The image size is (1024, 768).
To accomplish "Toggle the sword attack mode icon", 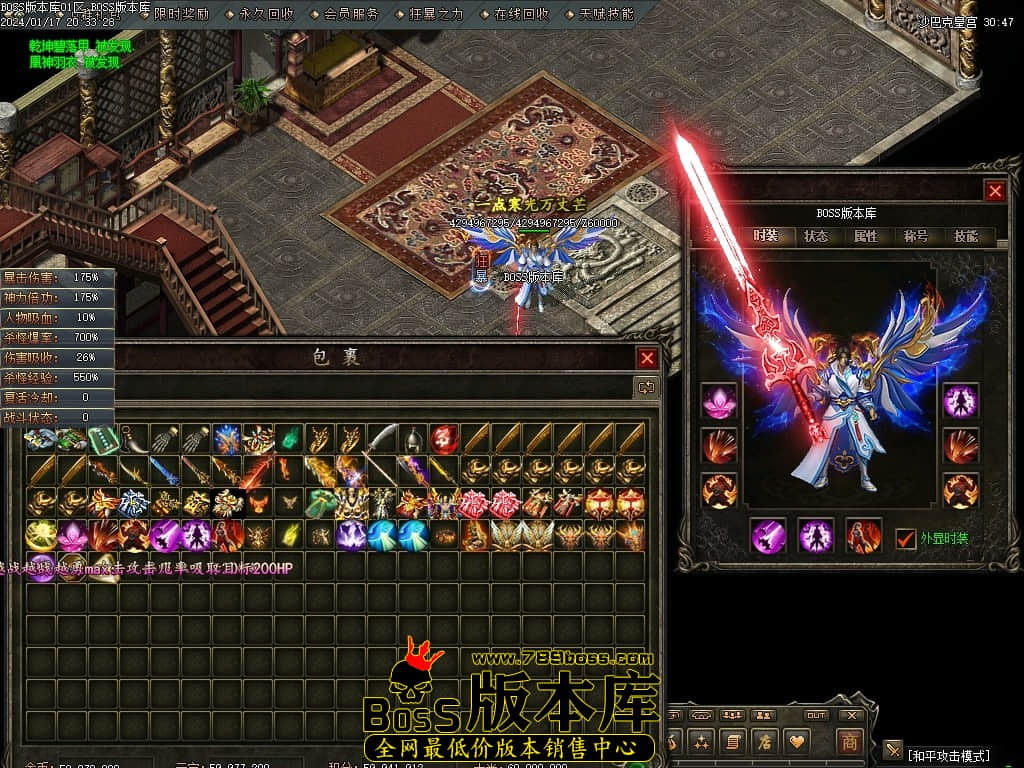I will pyautogui.click(x=893, y=750).
